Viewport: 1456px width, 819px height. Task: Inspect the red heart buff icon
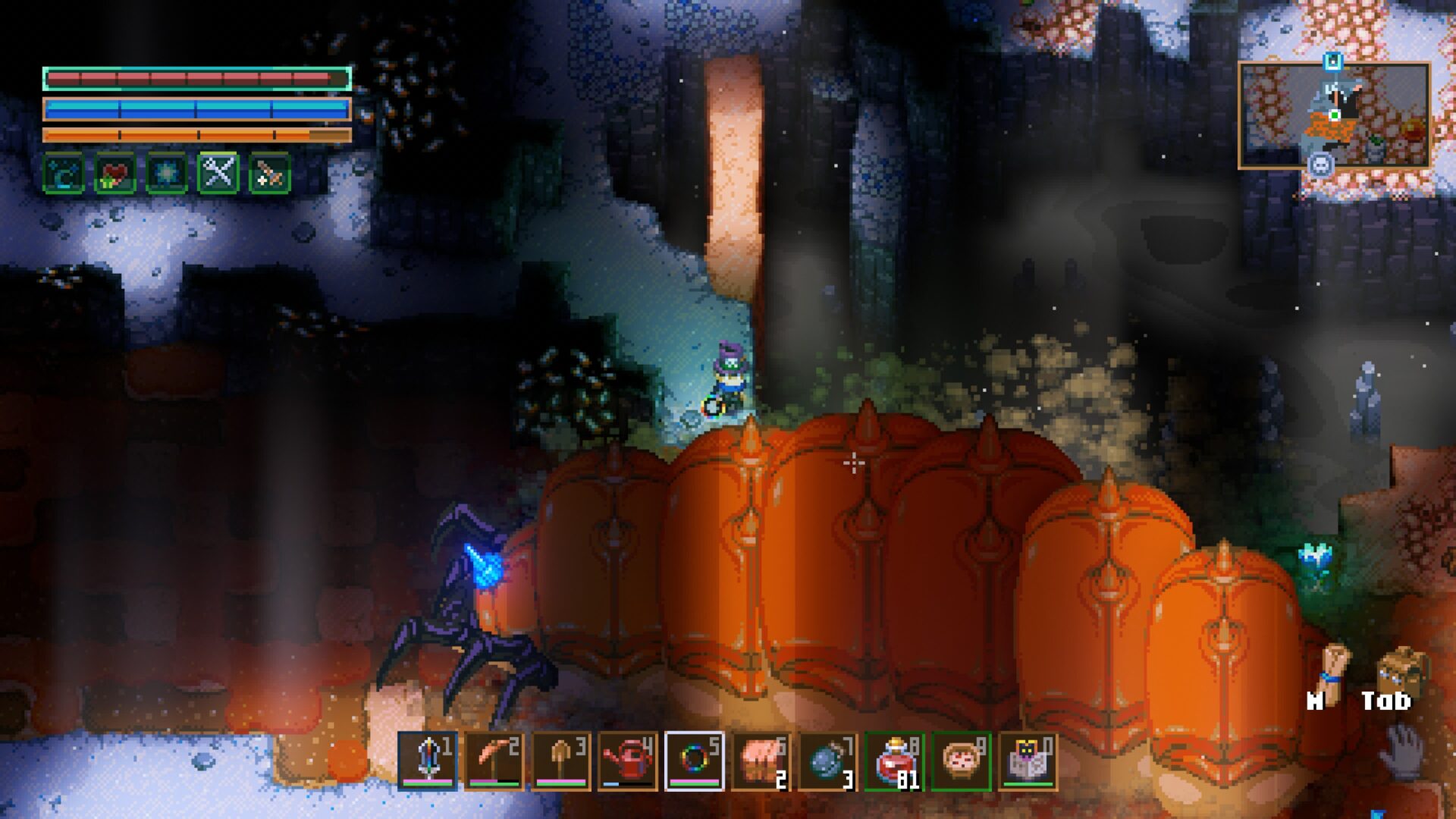pyautogui.click(x=115, y=174)
